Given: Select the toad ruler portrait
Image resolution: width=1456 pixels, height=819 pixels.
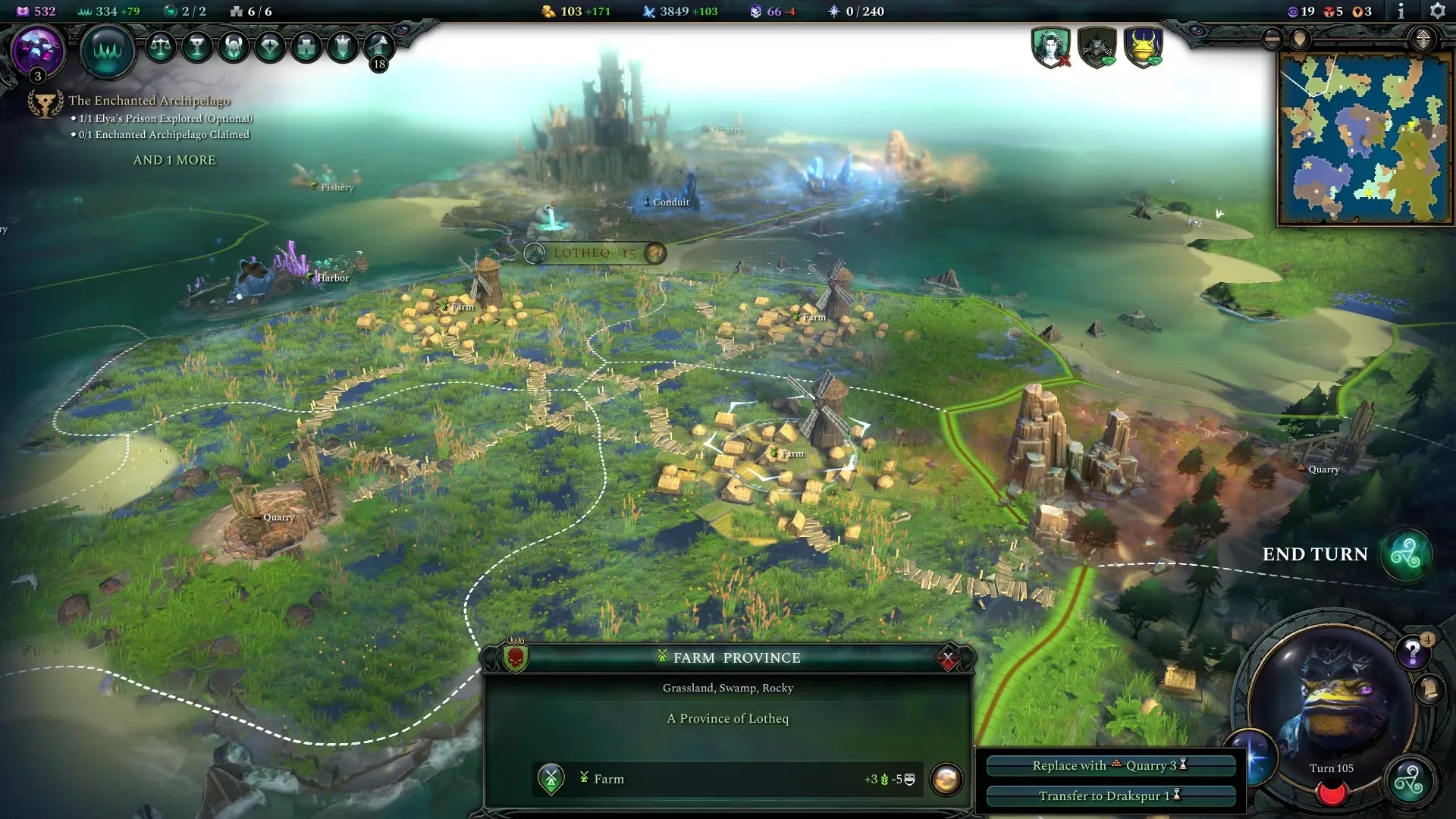Looking at the screenshot, I should tap(1332, 698).
